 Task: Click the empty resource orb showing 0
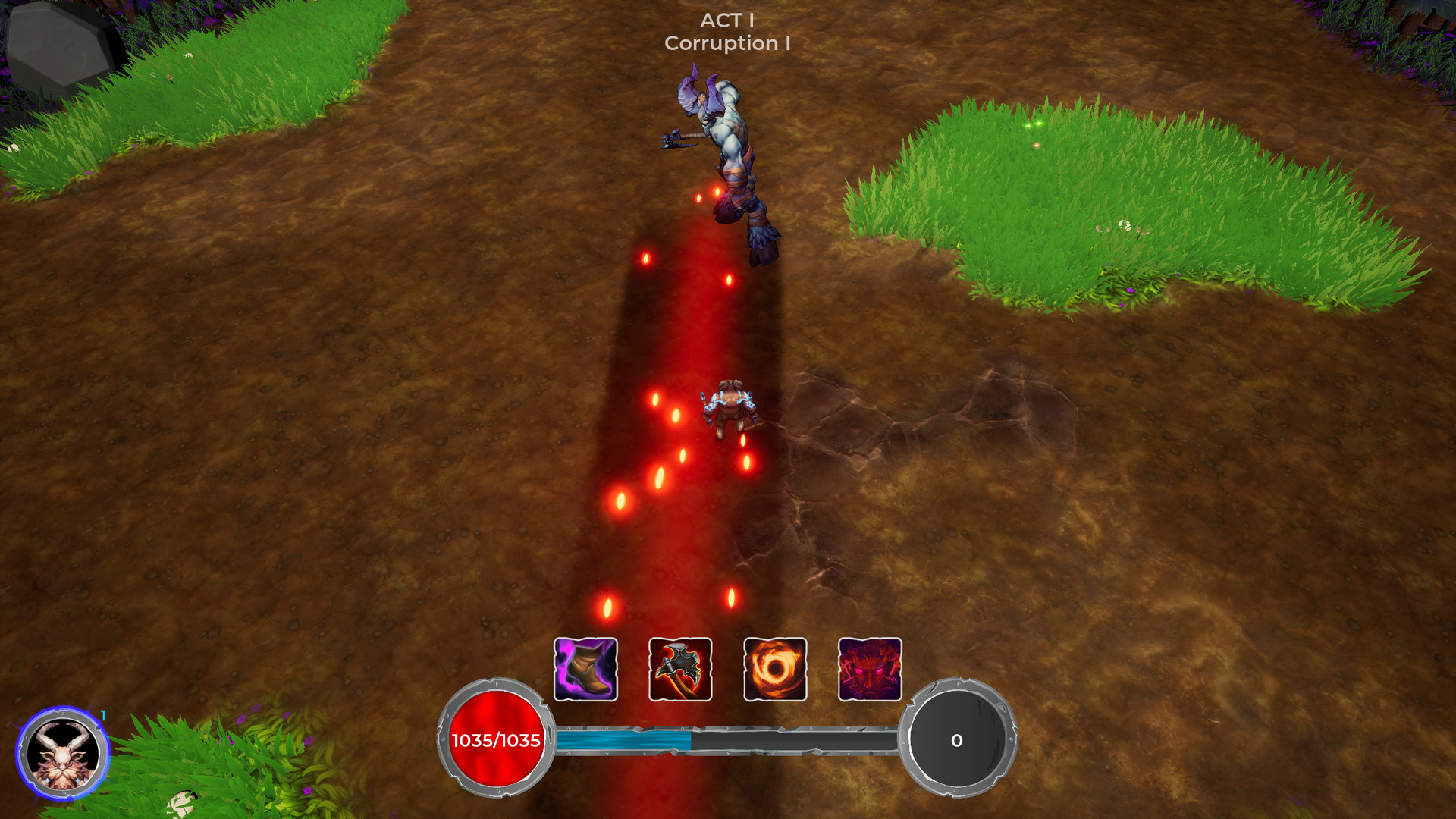coord(957,739)
